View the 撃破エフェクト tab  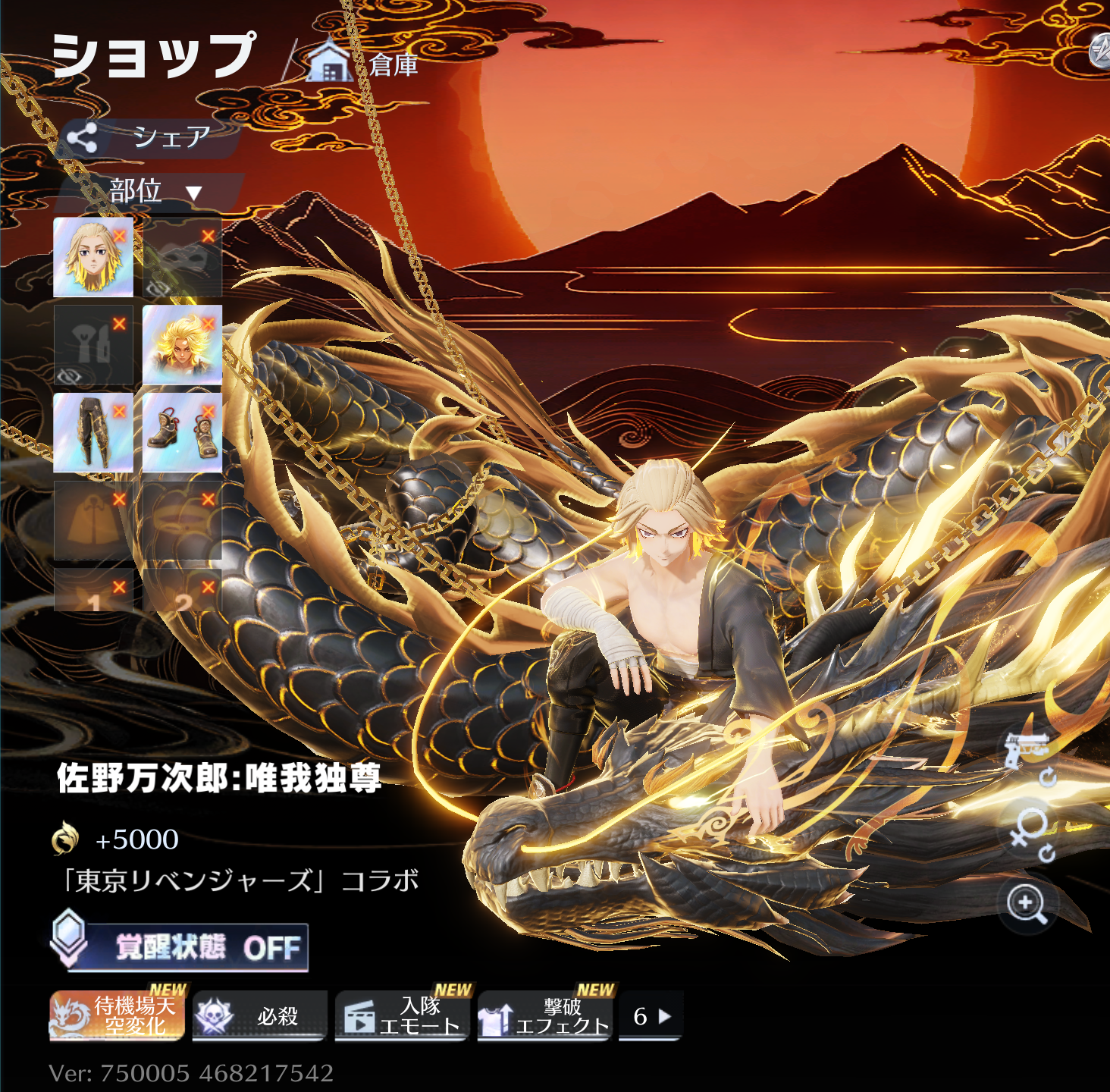(x=544, y=1015)
